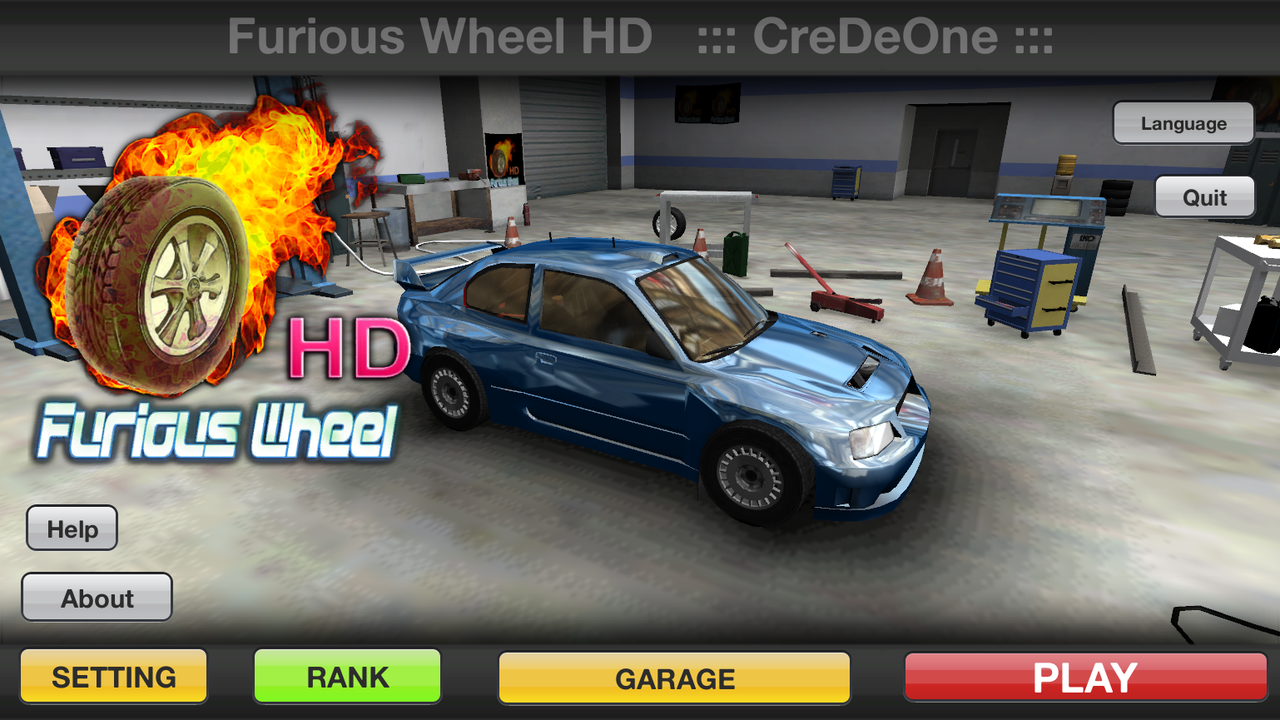The height and width of the screenshot is (720, 1280).
Task: Open the Language selector
Action: coord(1182,123)
